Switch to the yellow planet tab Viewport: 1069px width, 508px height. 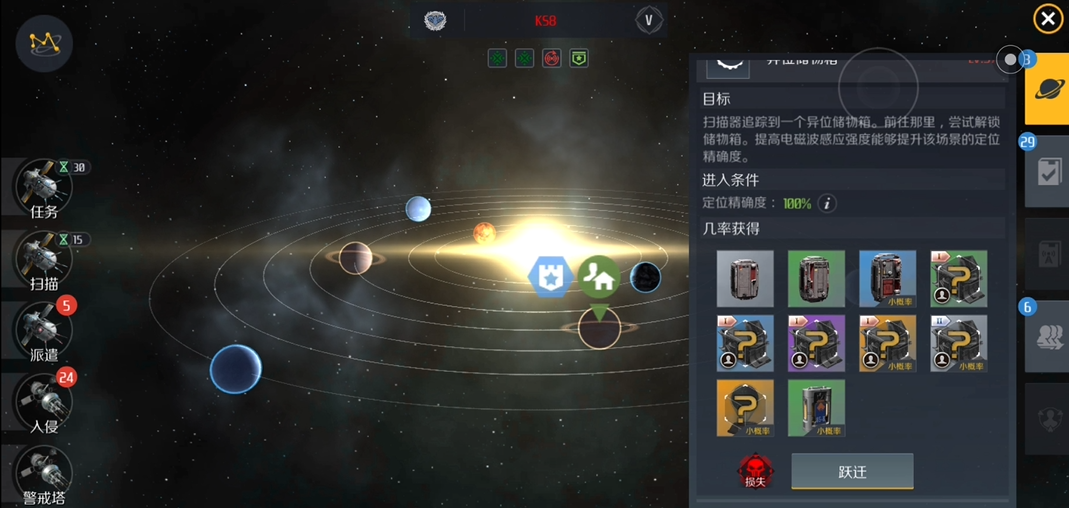(1049, 91)
